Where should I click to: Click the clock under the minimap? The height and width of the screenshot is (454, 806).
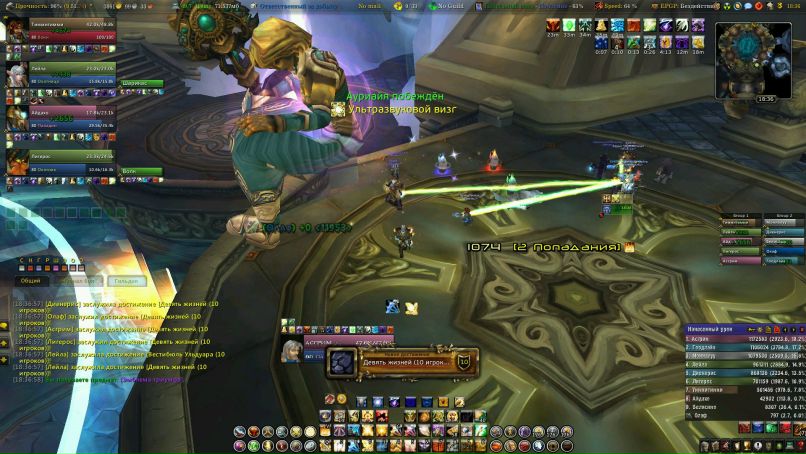point(766,99)
